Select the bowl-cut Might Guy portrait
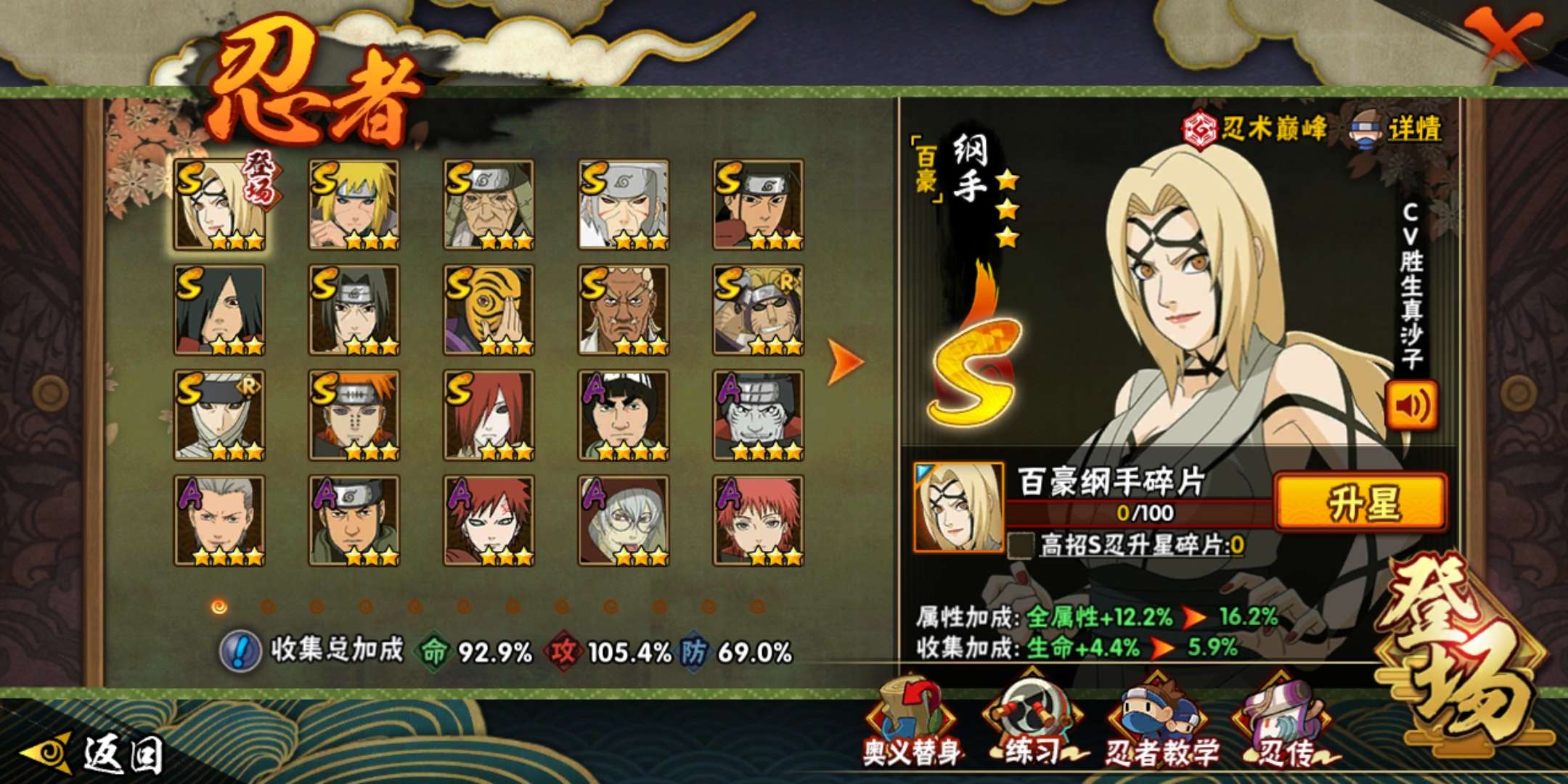This screenshot has width=1568, height=784. point(623,415)
